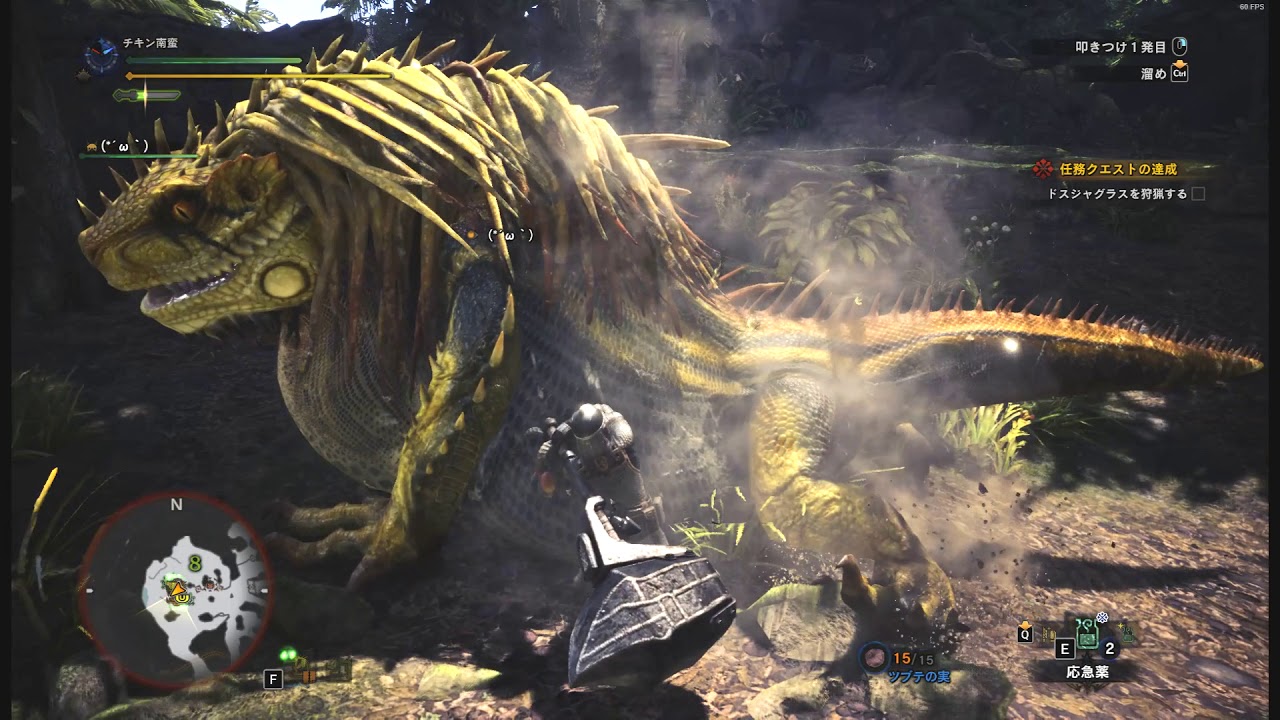Click the ツブテの実 slinger ammo icon

tap(876, 657)
